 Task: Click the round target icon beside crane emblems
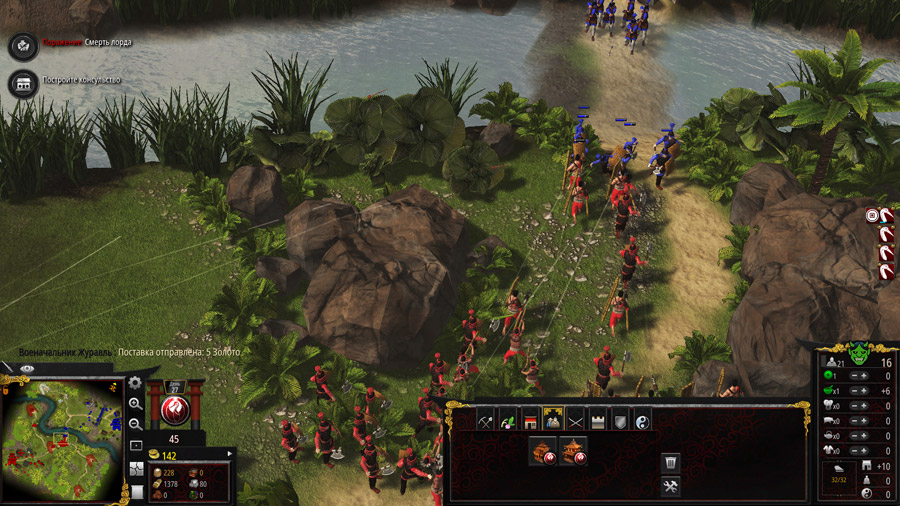(x=872, y=215)
